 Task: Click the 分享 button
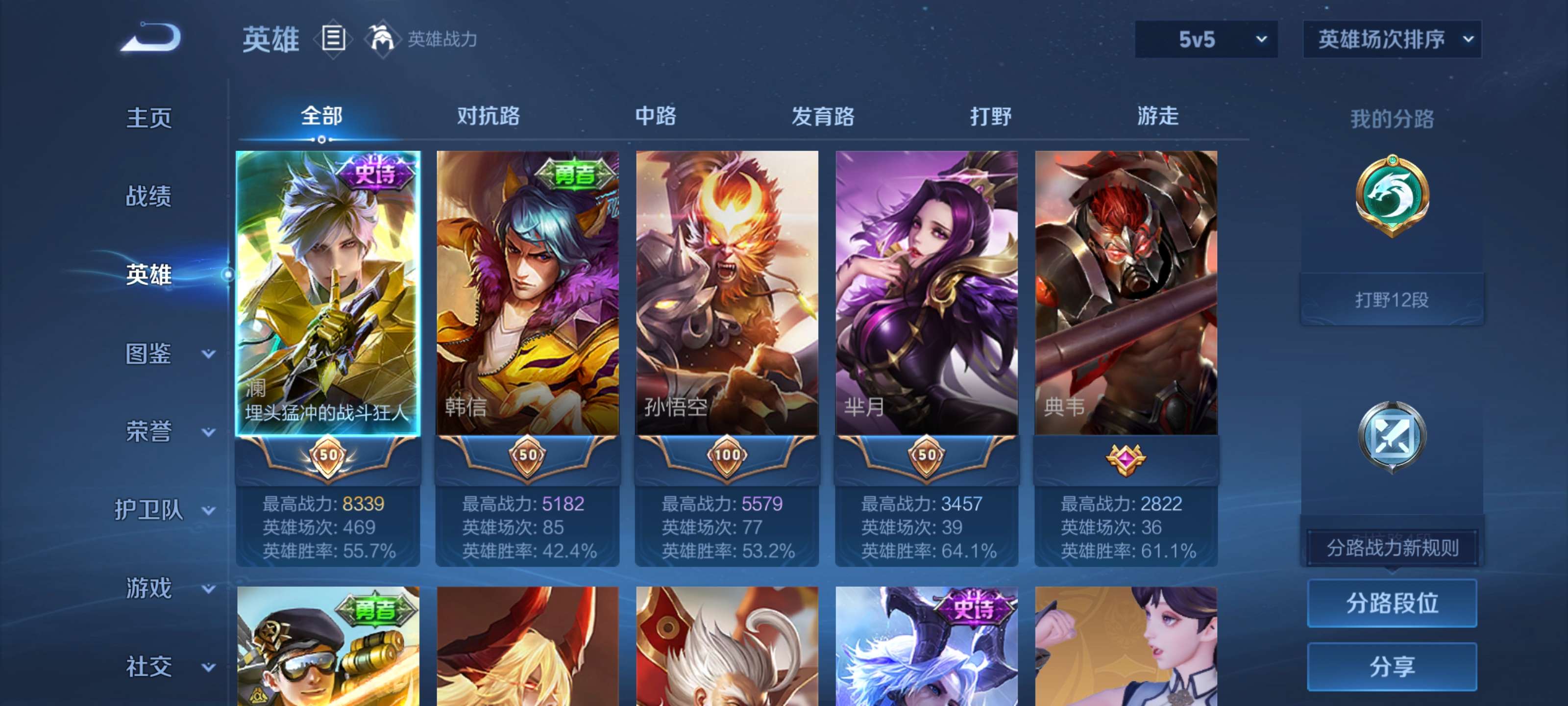tap(1392, 666)
